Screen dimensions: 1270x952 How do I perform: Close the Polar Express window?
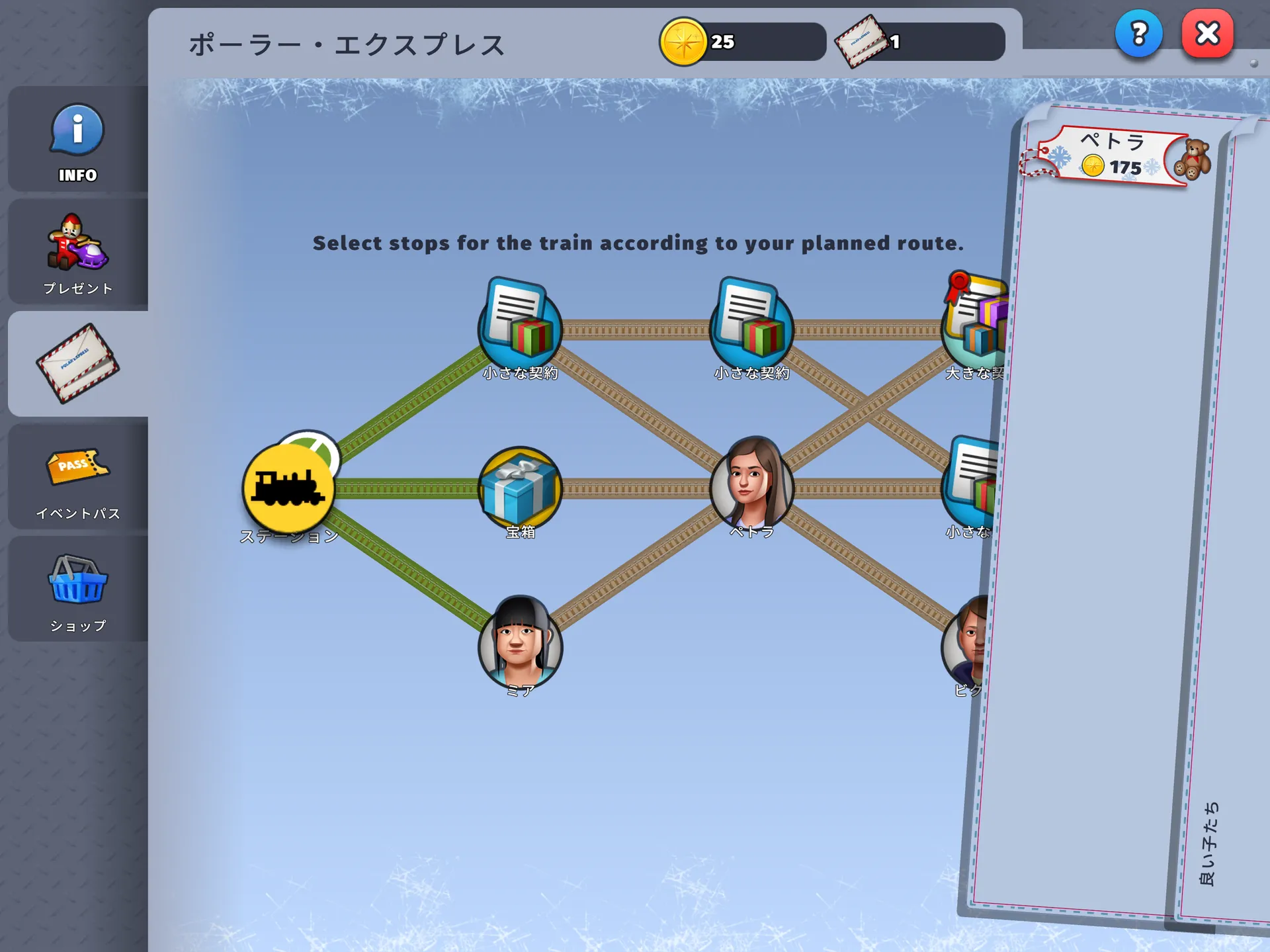pos(1207,33)
